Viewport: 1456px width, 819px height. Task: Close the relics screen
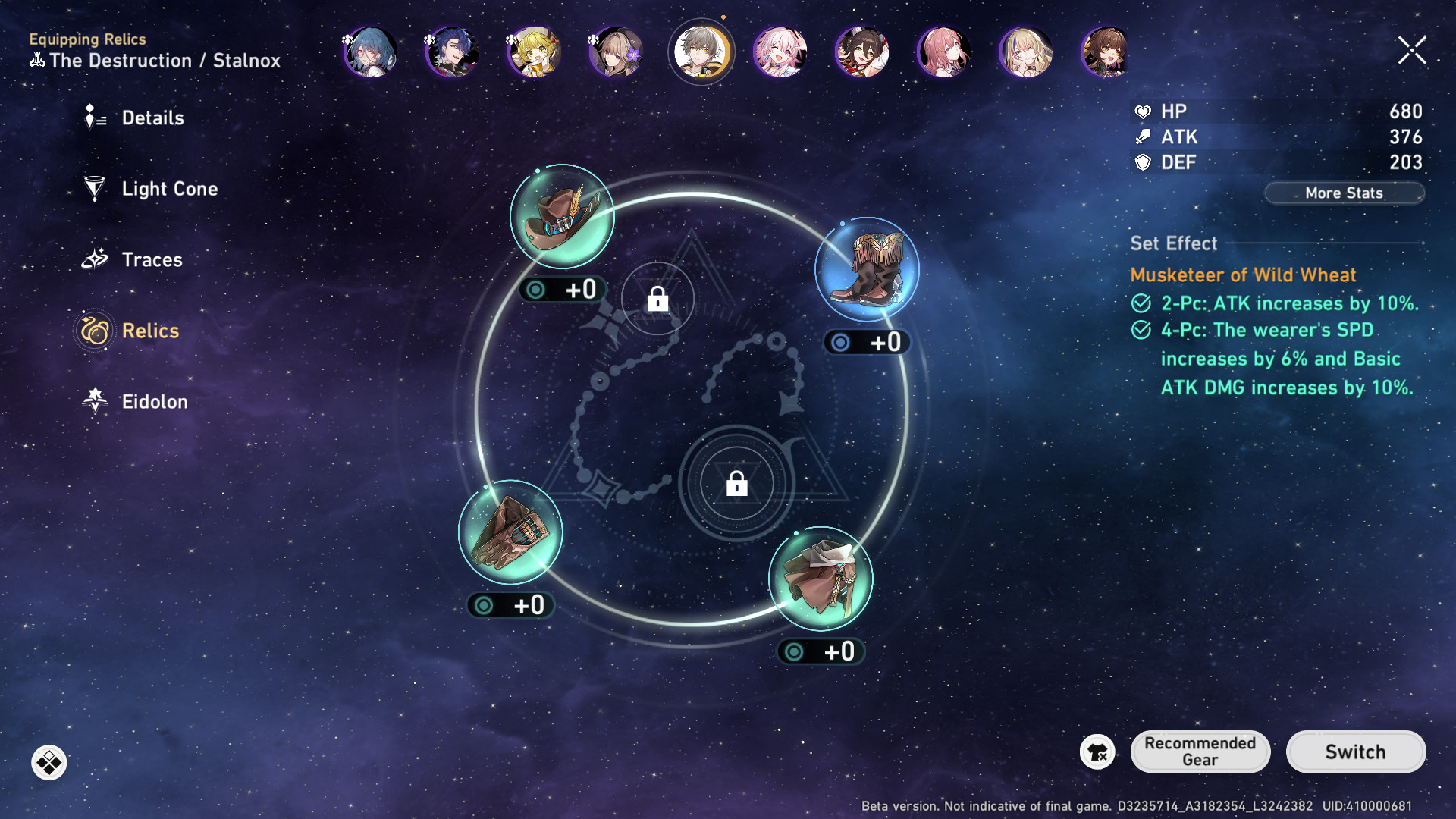[1412, 51]
